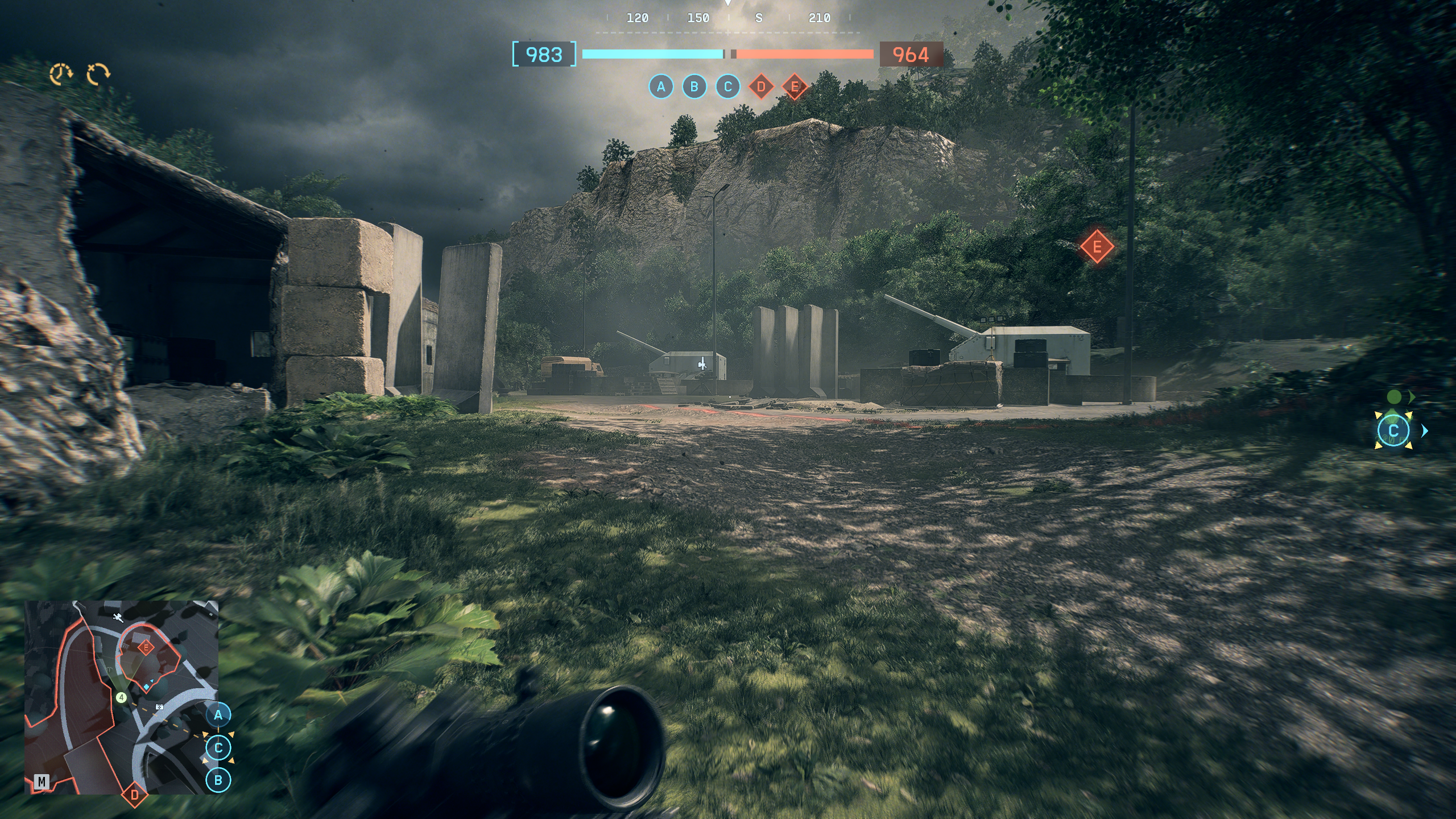Screen dimensions: 1456x819
Task: Click the orange clock status icon
Action: (x=61, y=74)
